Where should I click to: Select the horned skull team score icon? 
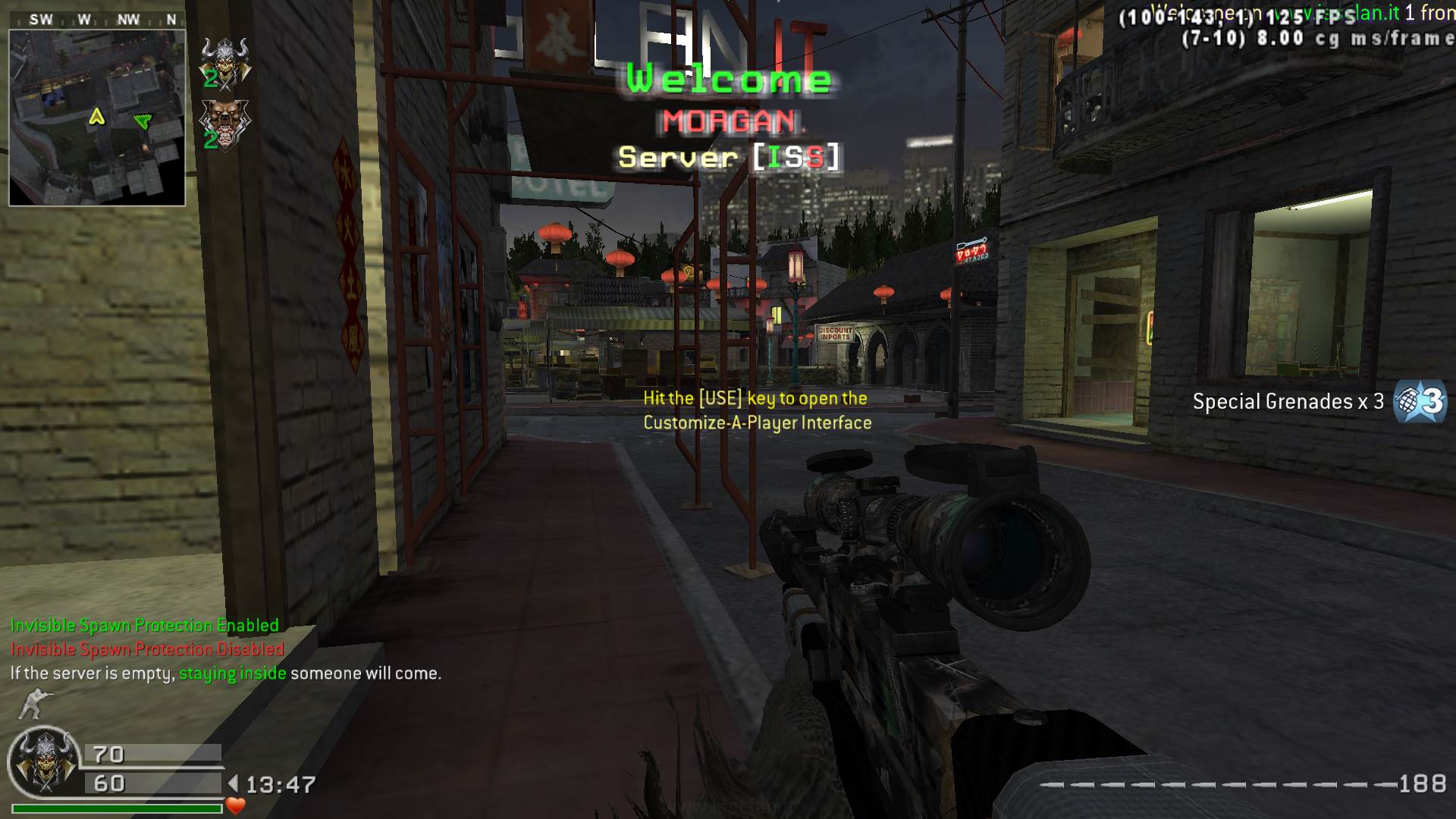[225, 61]
